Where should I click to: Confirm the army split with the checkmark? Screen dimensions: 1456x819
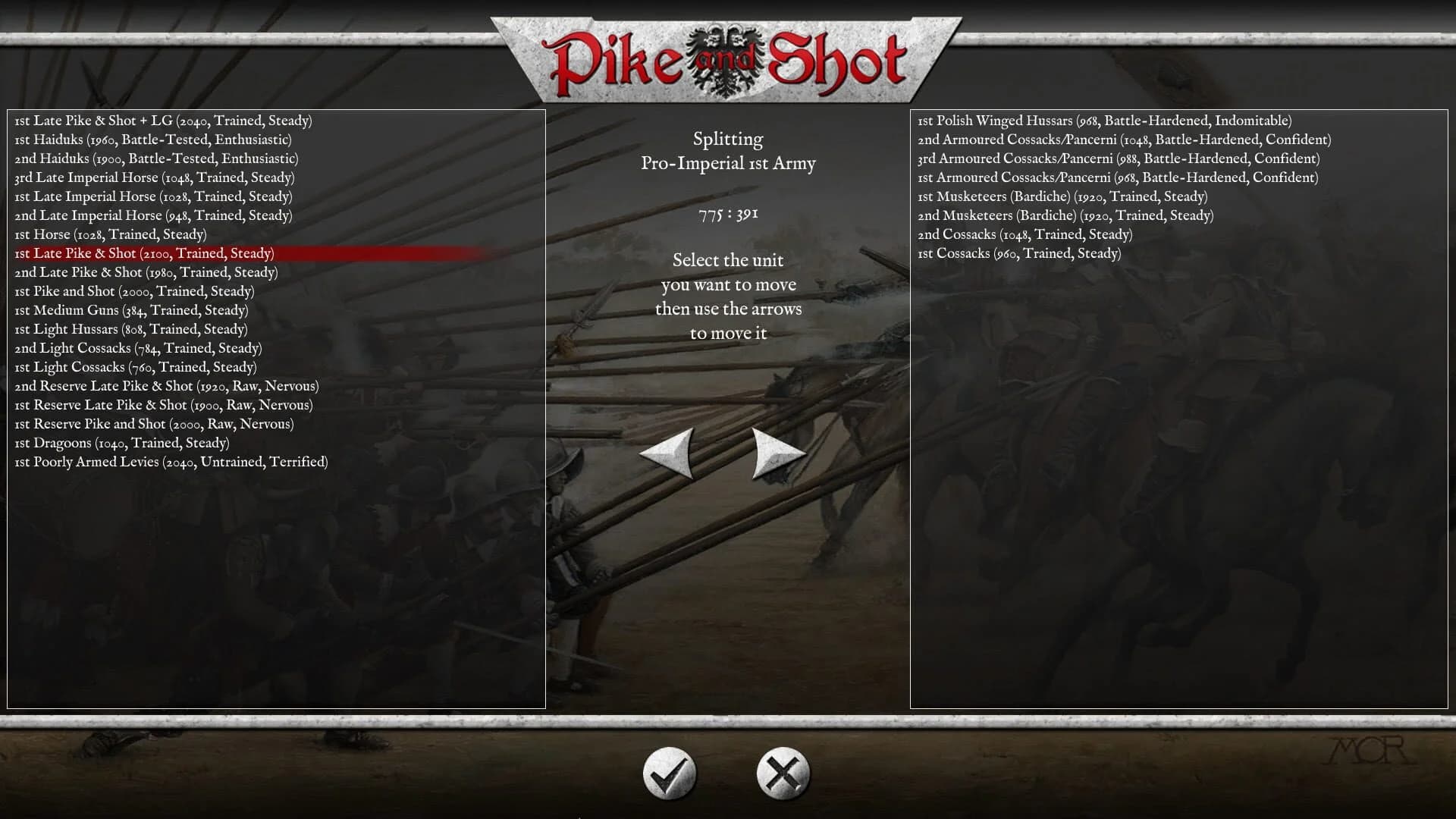coord(671,771)
